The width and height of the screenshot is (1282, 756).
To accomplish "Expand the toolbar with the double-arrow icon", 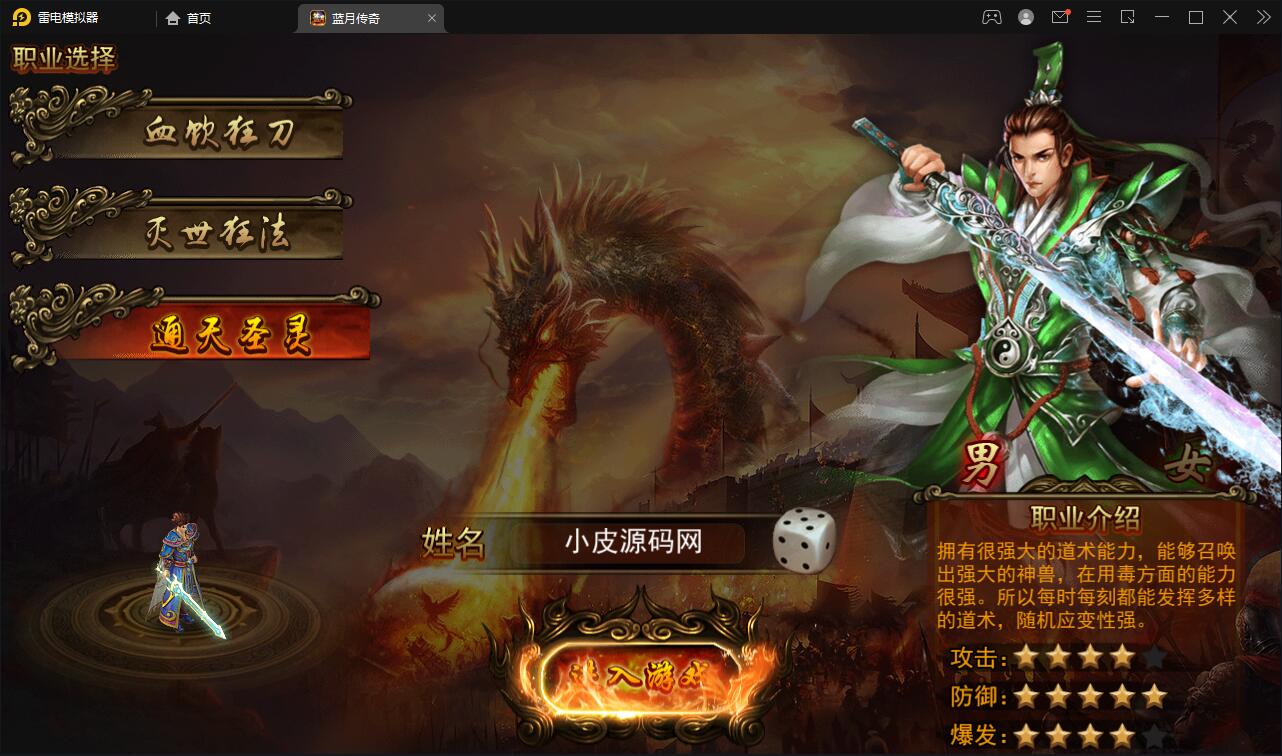I will point(1262,17).
